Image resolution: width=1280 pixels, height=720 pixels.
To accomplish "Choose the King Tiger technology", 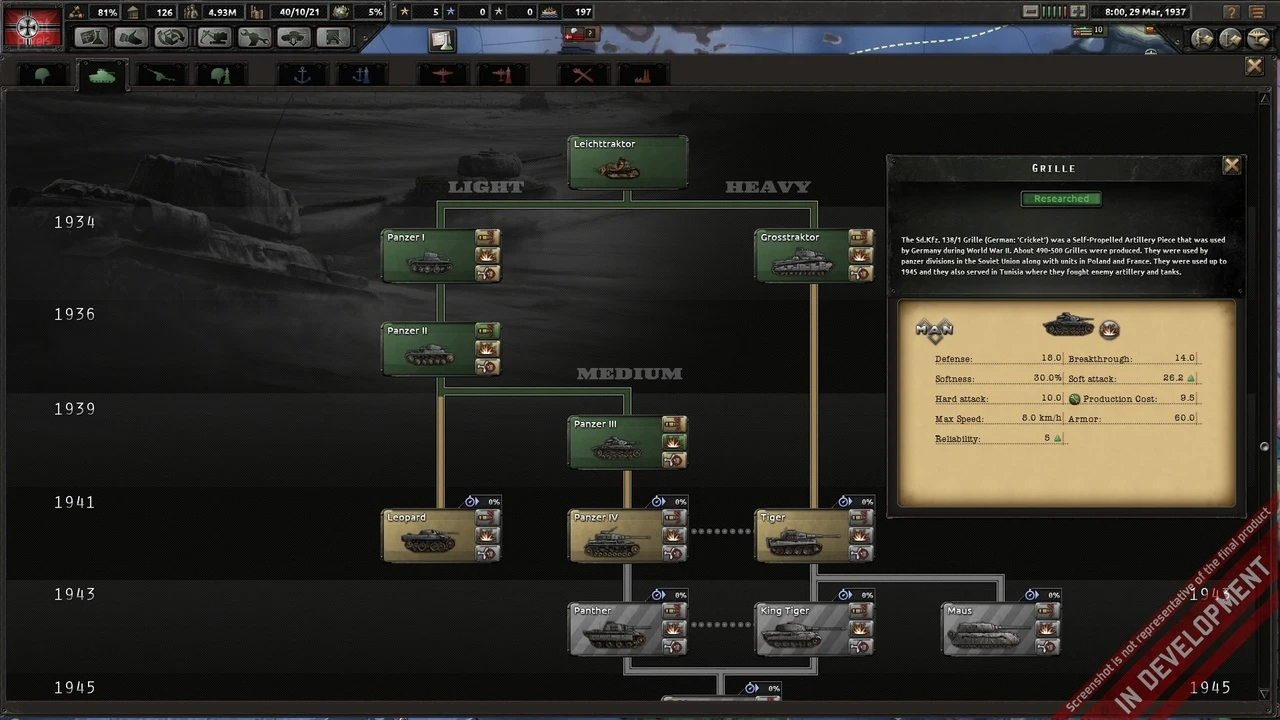I will click(802, 630).
